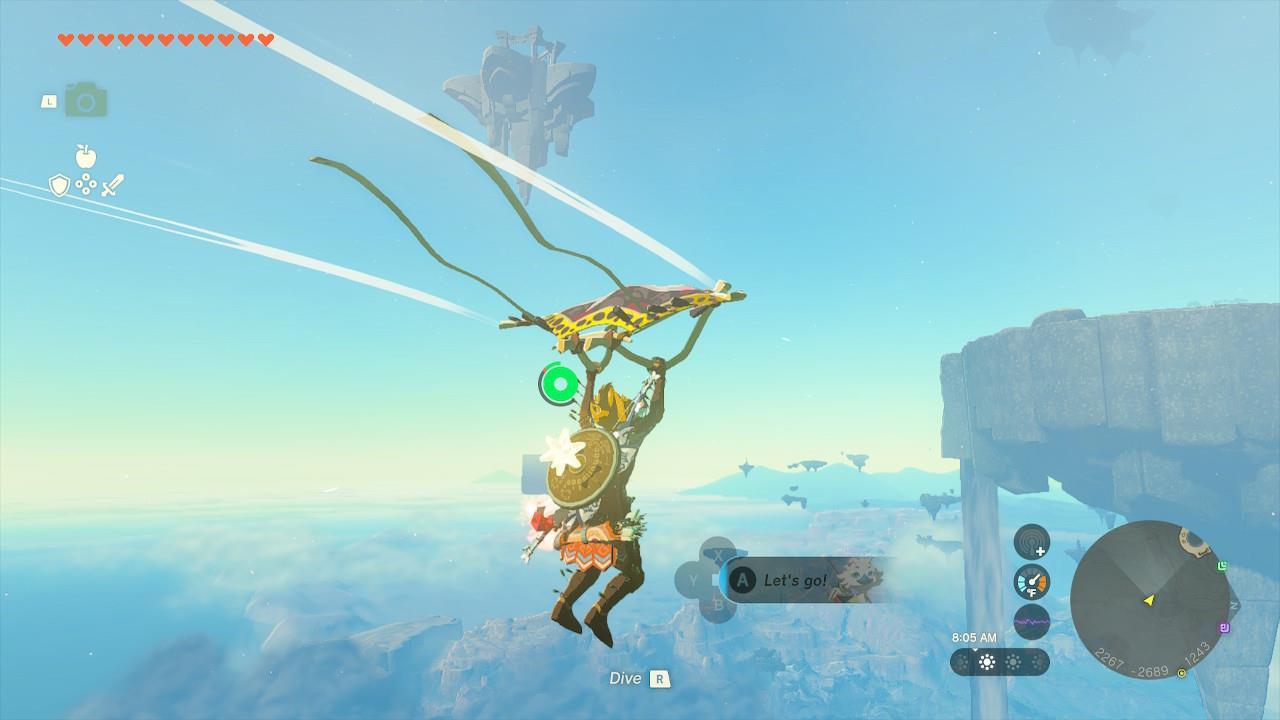Click the purple noise meter icon
This screenshot has width=1280, height=720.
1032,622
